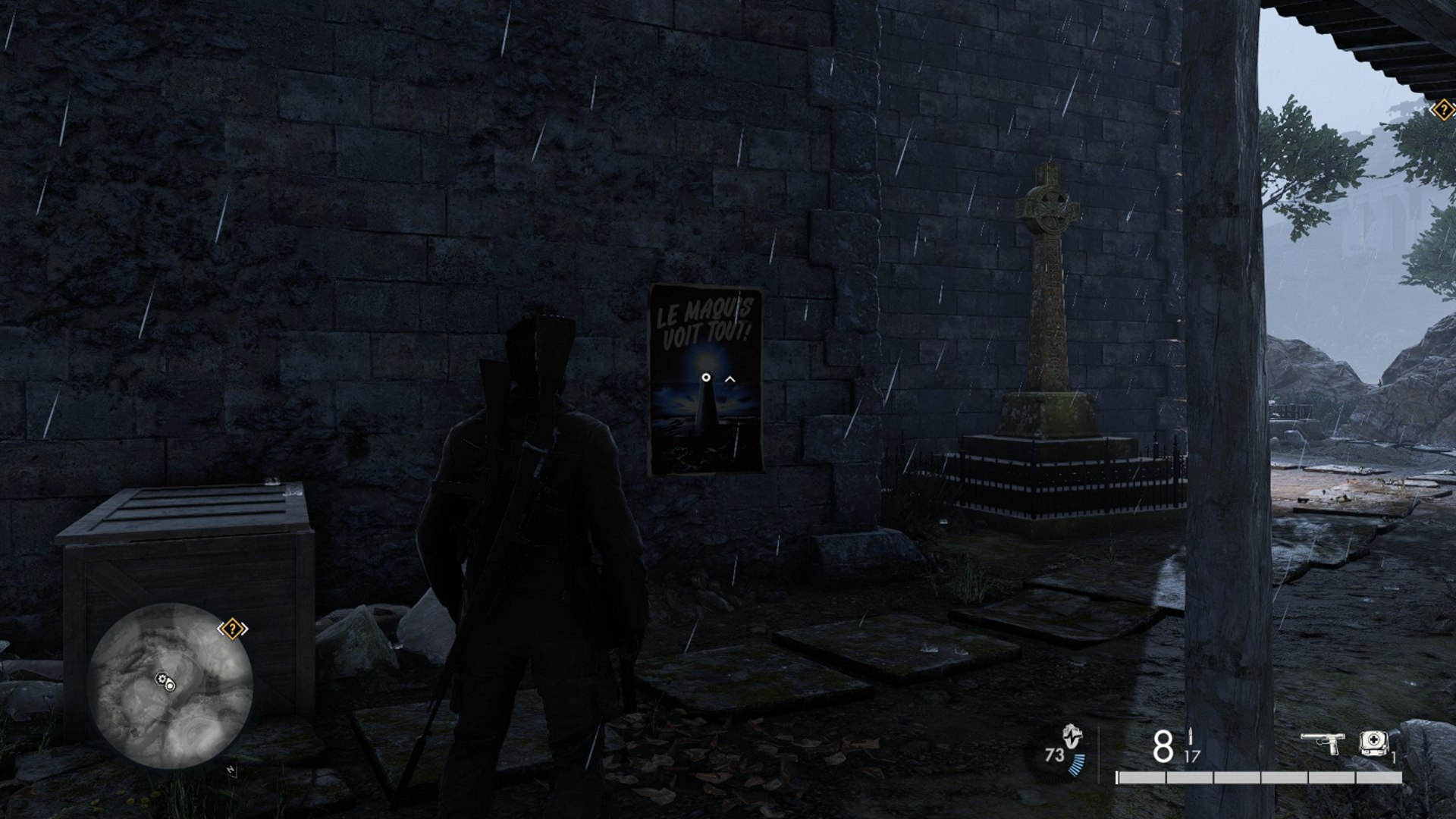
Task: Select the pistol weapon icon
Action: [1322, 742]
